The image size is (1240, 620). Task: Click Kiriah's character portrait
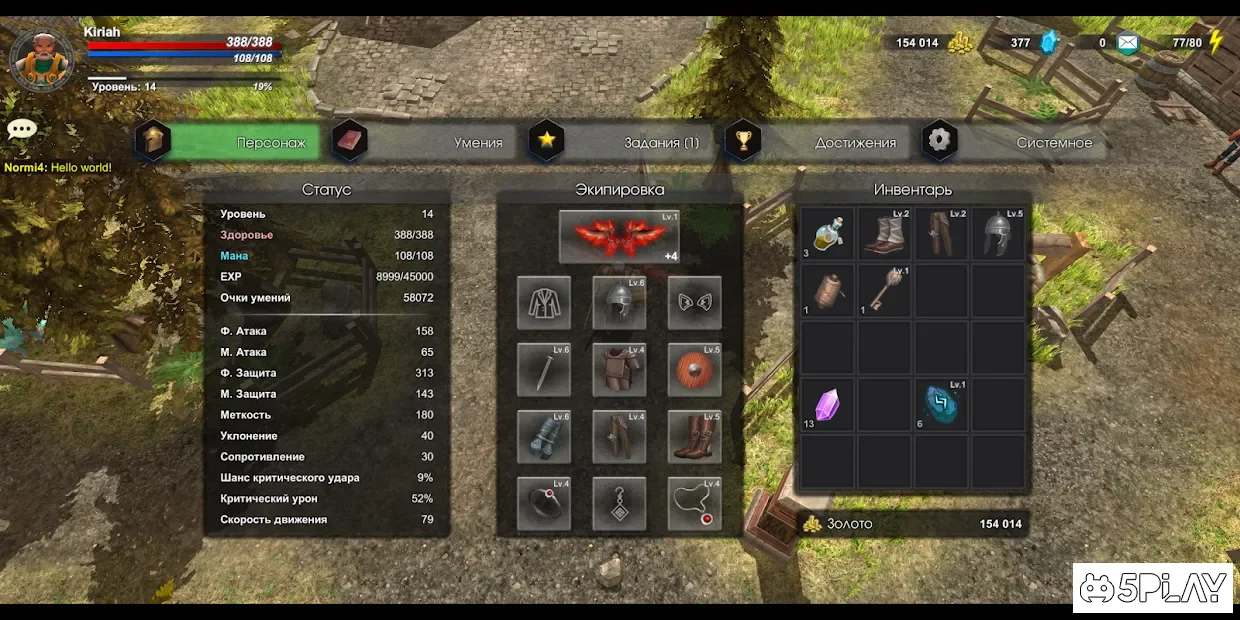tap(41, 59)
